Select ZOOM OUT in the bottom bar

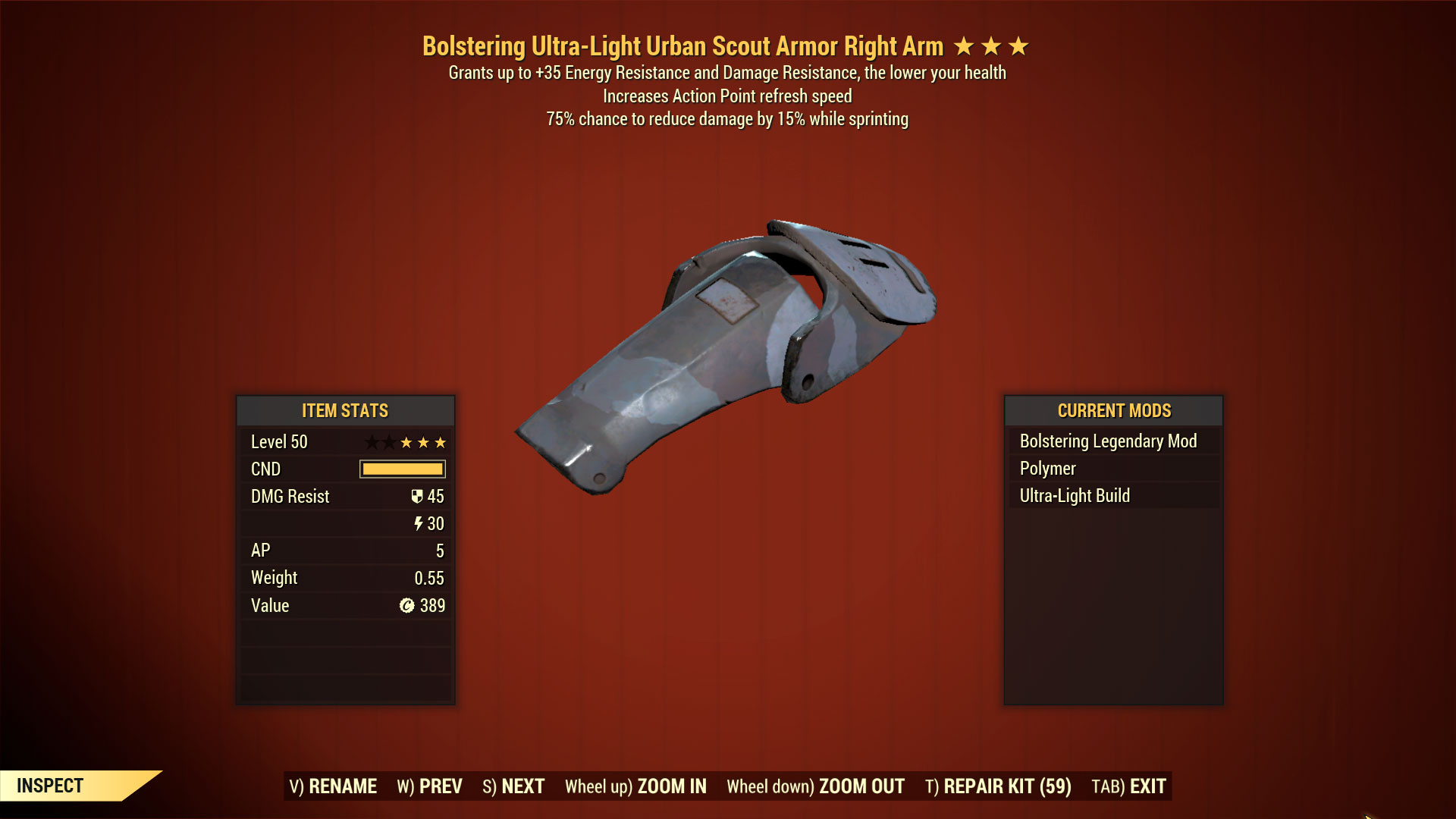815,786
